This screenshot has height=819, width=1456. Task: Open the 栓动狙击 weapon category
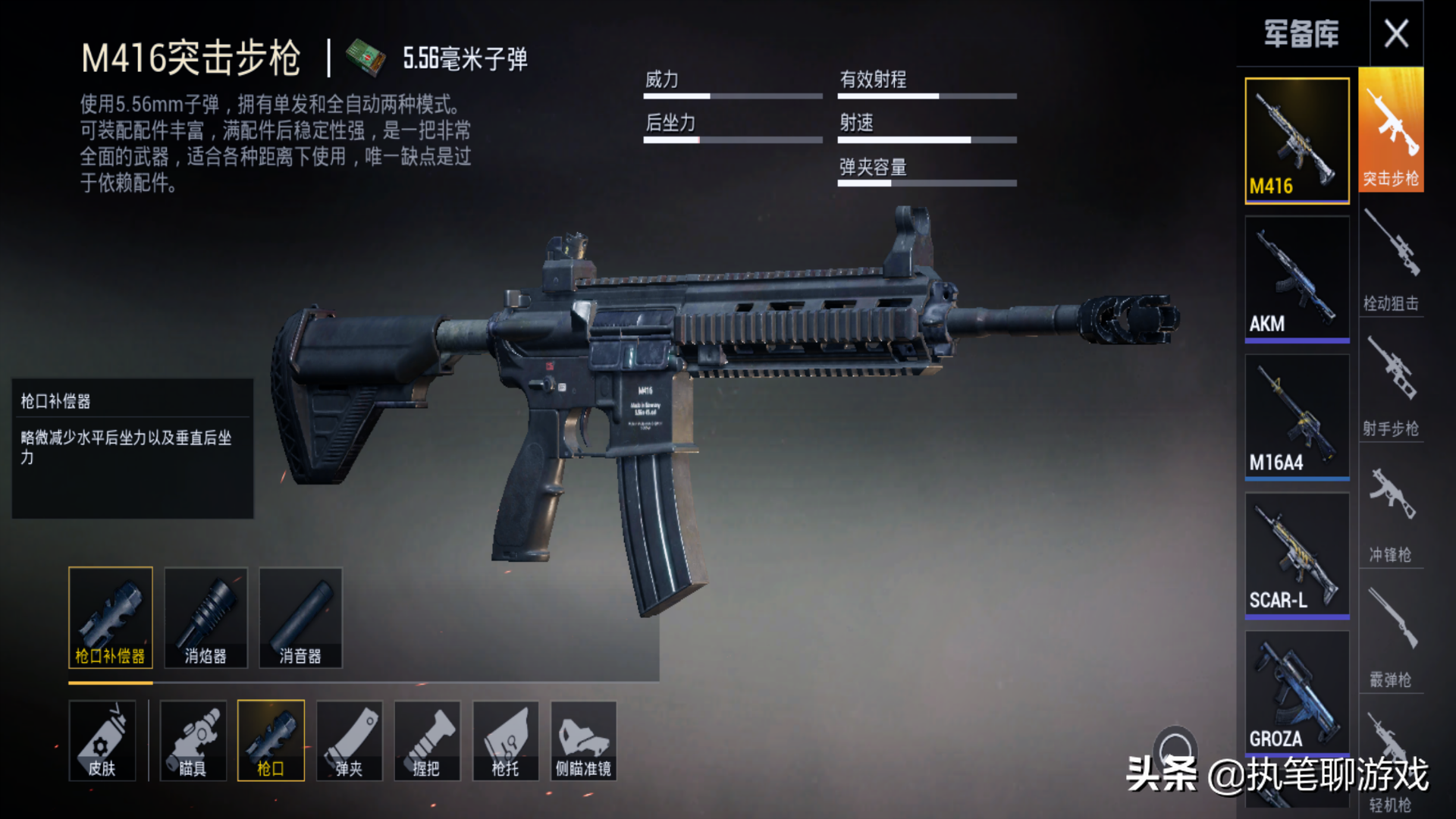[1391, 259]
